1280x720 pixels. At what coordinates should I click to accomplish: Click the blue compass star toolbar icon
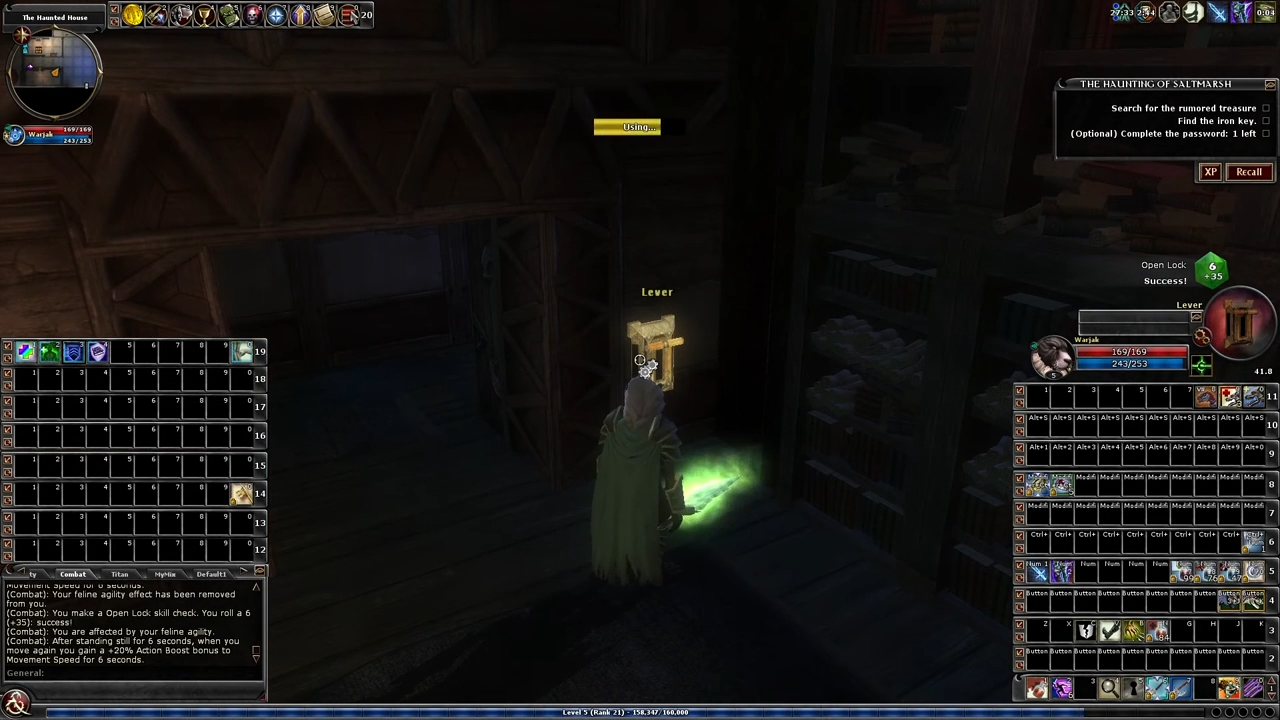[x=277, y=13]
